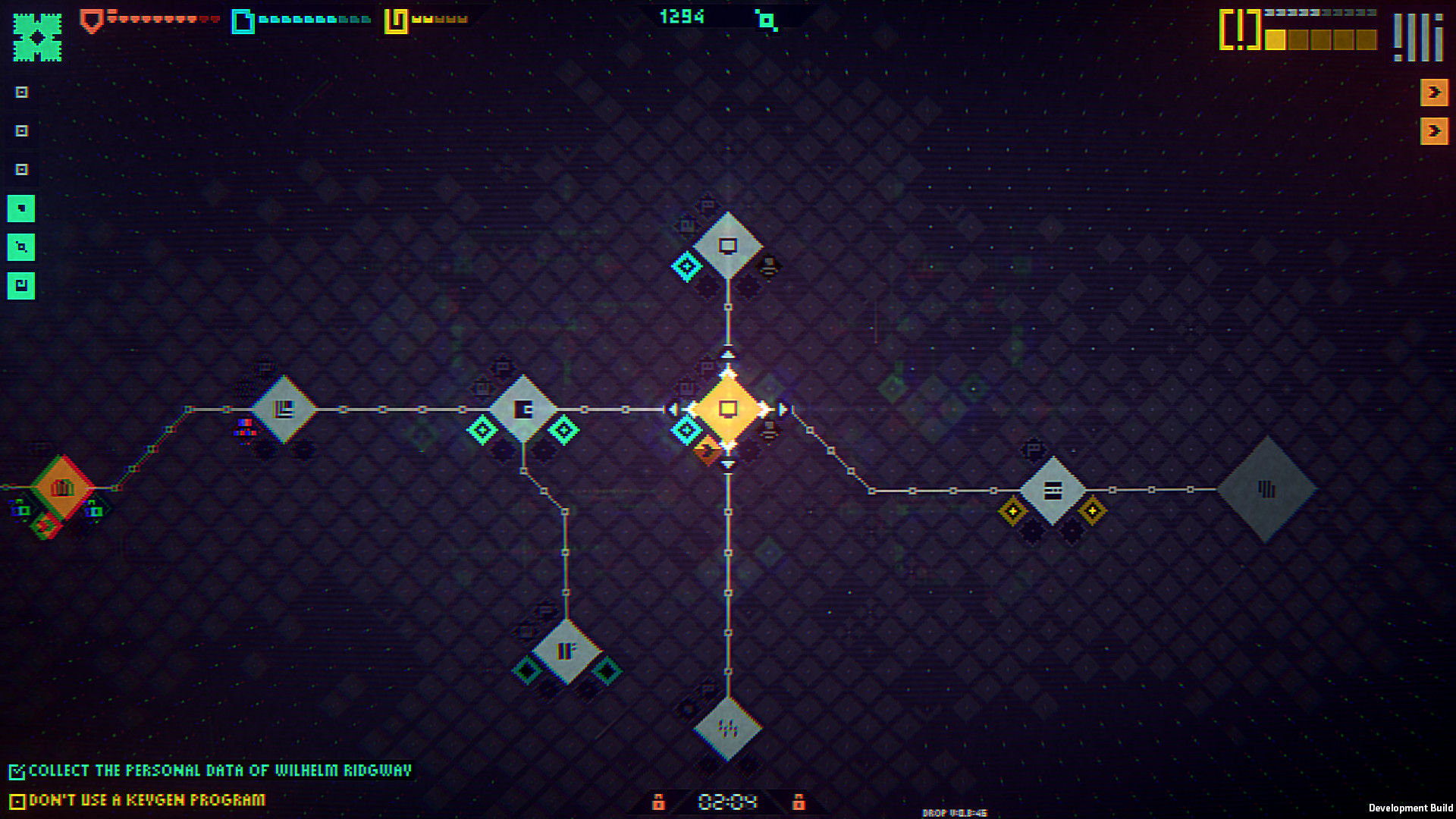This screenshot has width=1456, height=819.
Task: Click the magnifier icon next to the score
Action: [767, 20]
